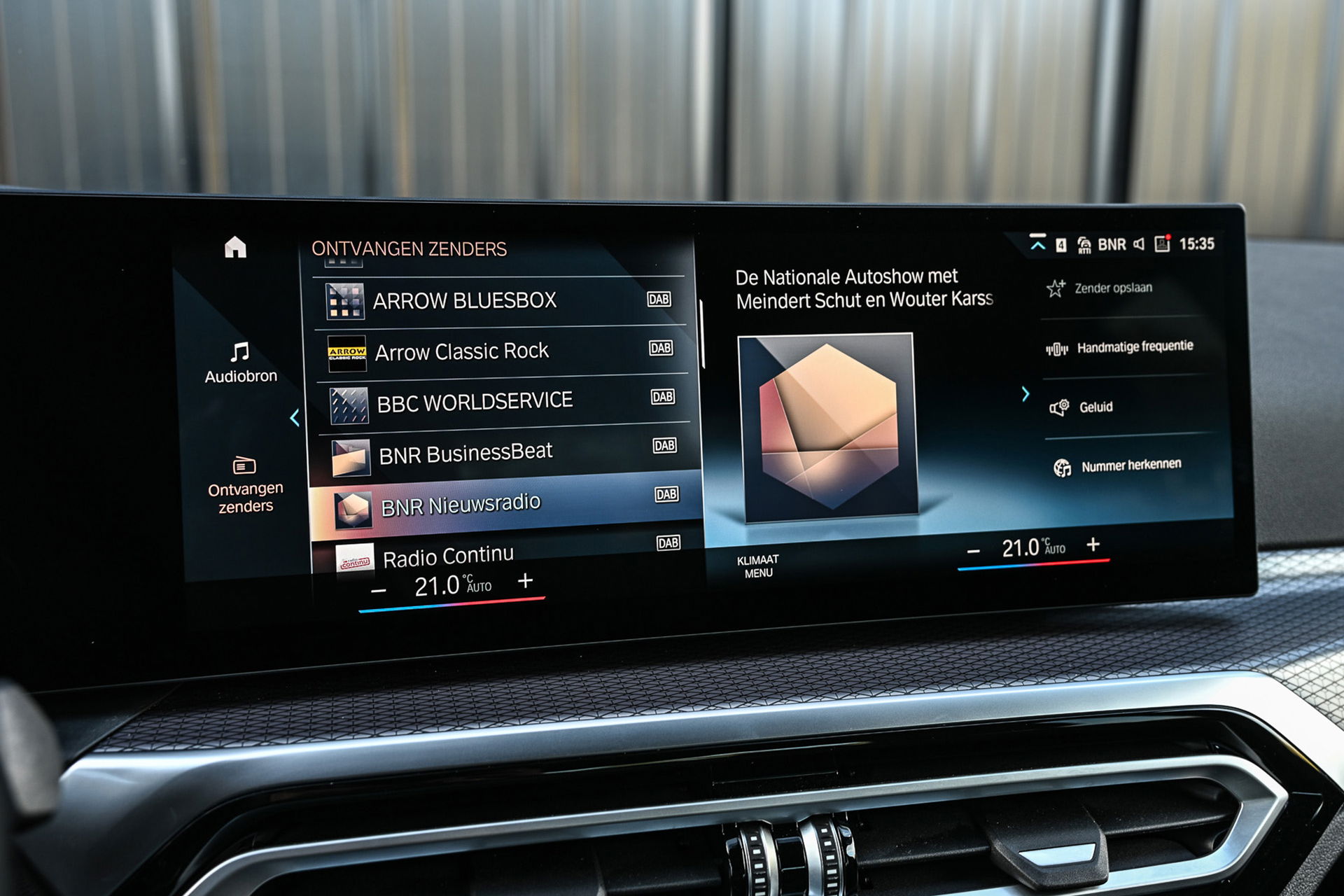Open the Klimaat Menu
1344x896 pixels.
click(758, 566)
